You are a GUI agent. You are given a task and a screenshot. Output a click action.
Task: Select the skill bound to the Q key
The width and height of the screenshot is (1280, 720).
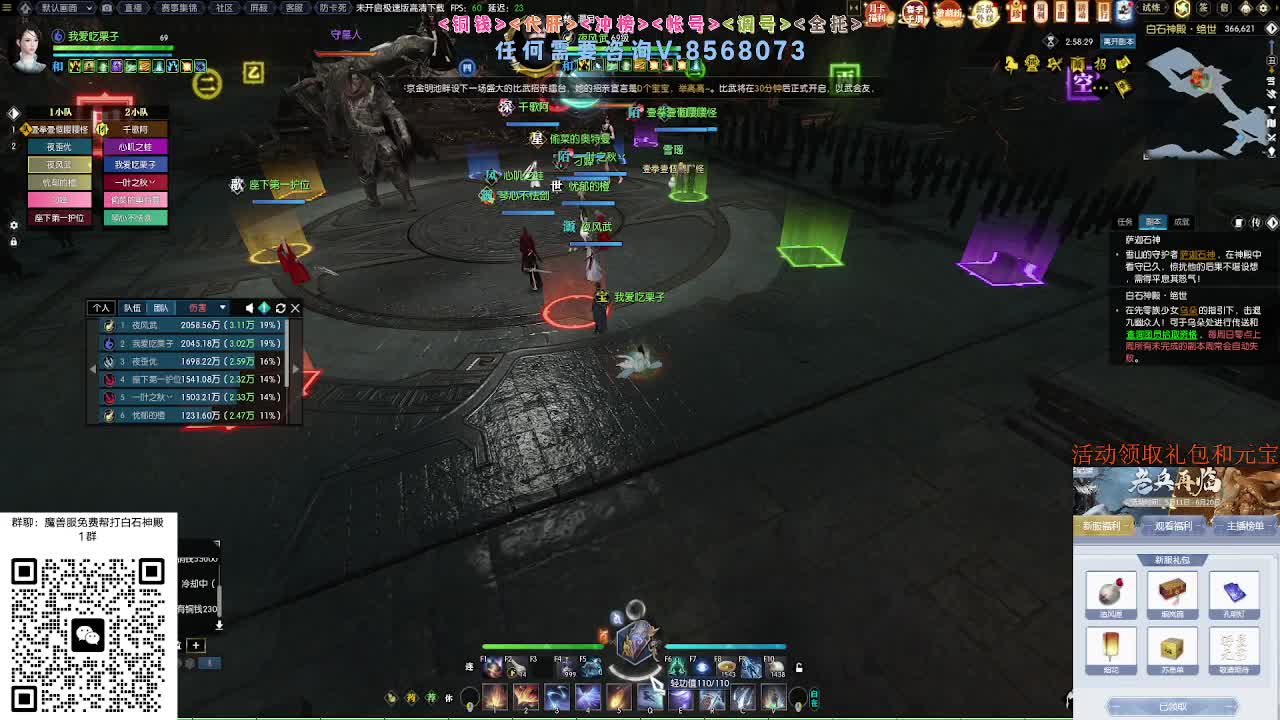click(x=650, y=697)
